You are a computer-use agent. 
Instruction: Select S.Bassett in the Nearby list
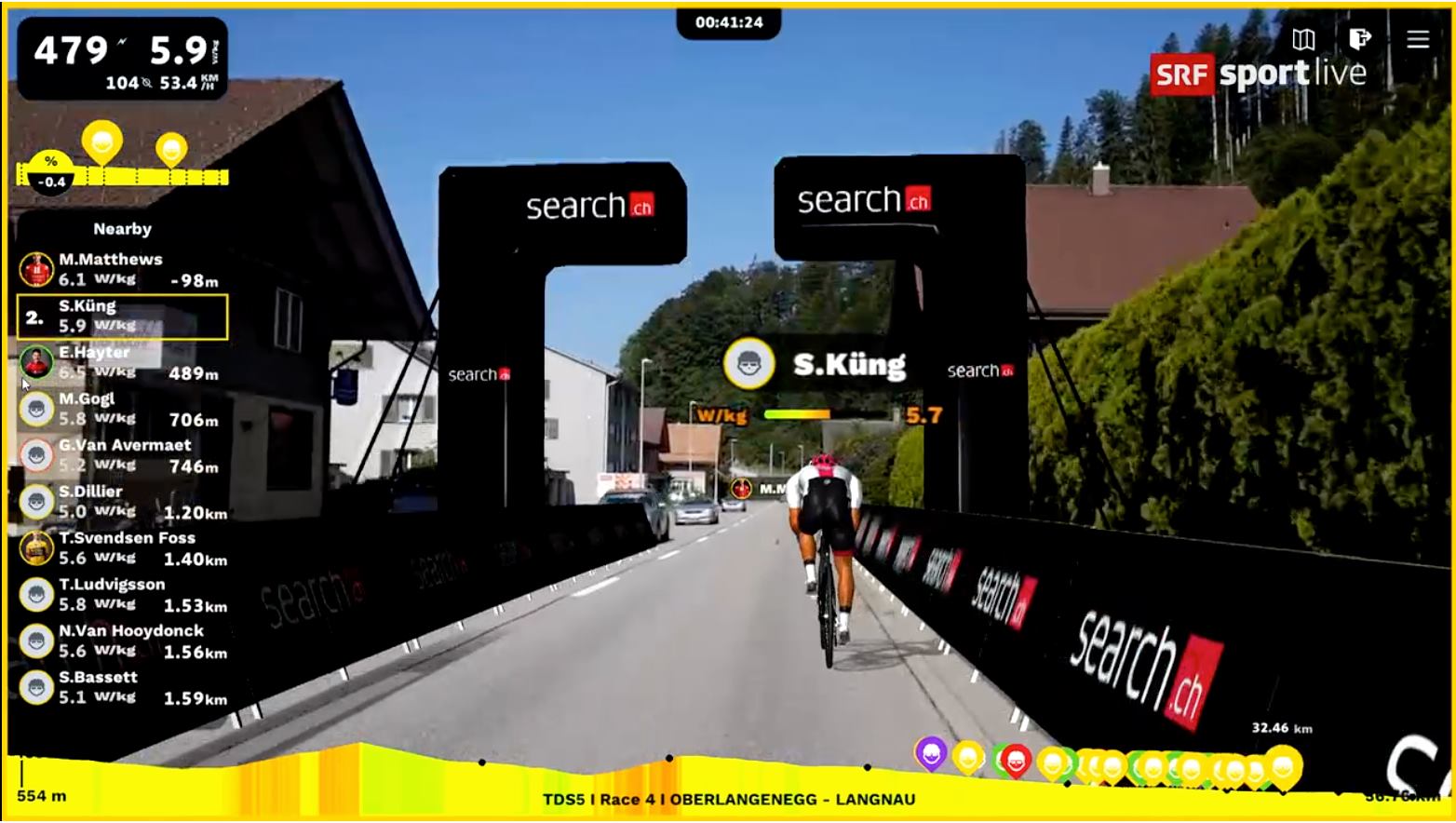123,688
